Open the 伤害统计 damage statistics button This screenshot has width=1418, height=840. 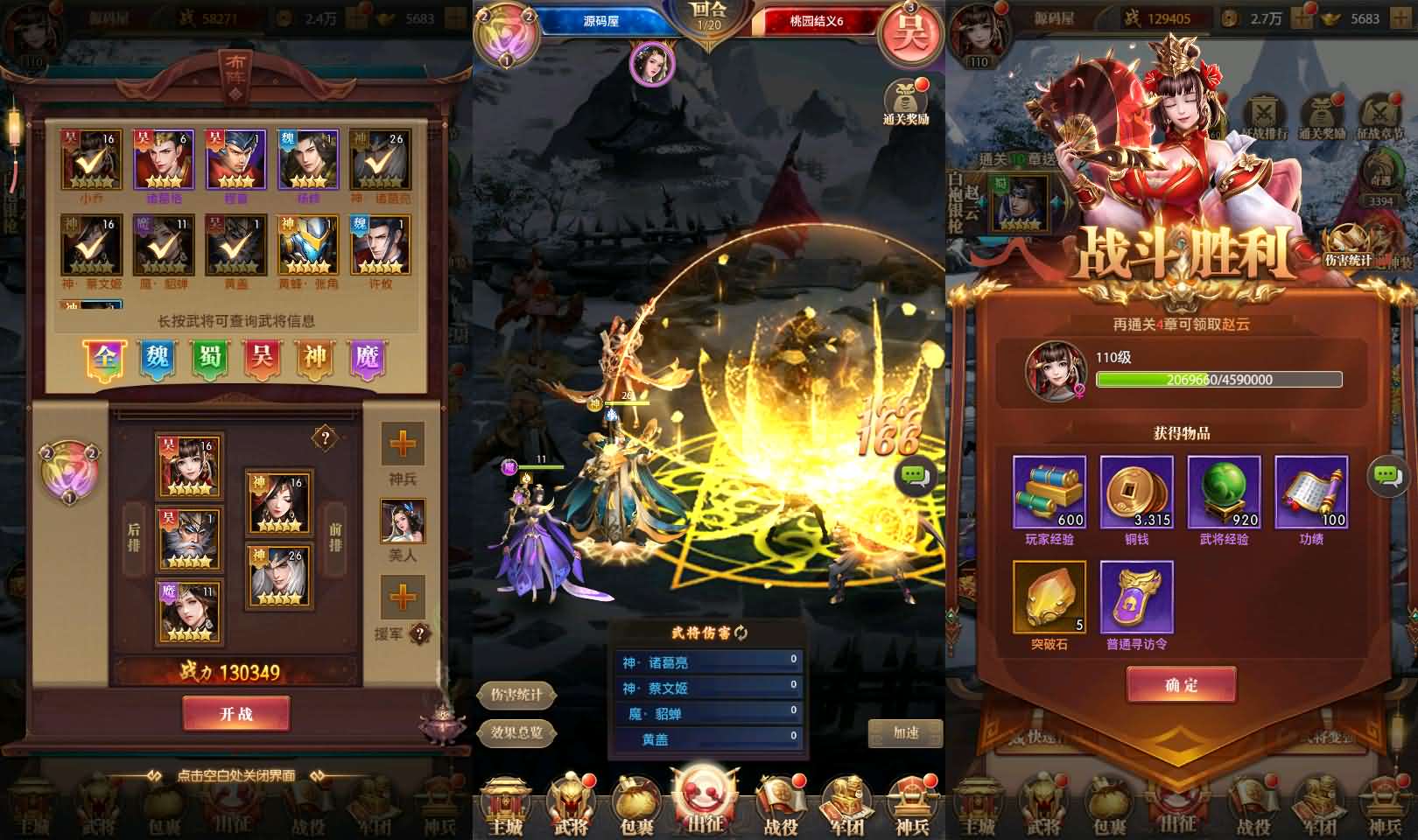(516, 695)
